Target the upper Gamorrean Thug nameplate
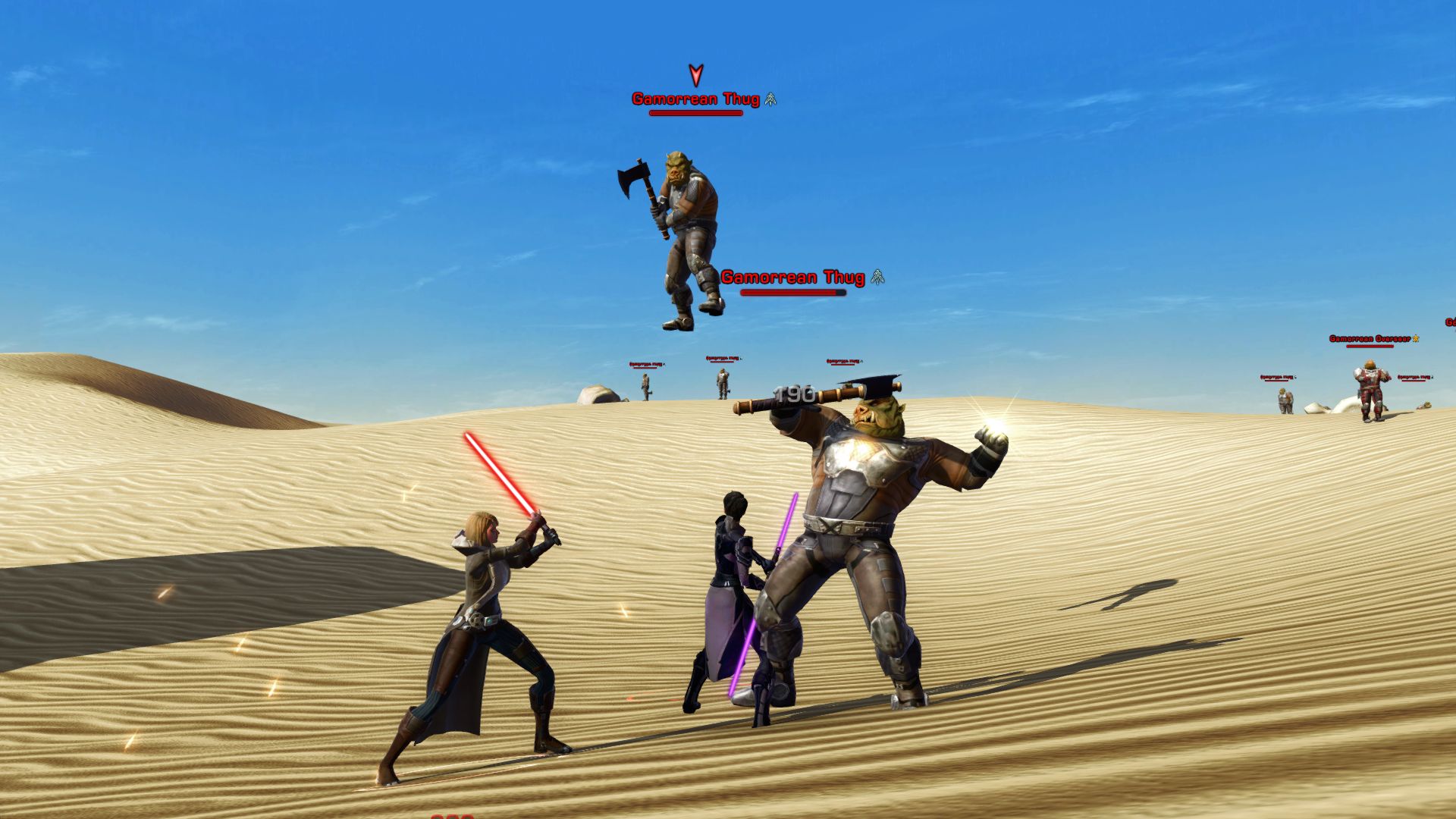 pos(698,98)
